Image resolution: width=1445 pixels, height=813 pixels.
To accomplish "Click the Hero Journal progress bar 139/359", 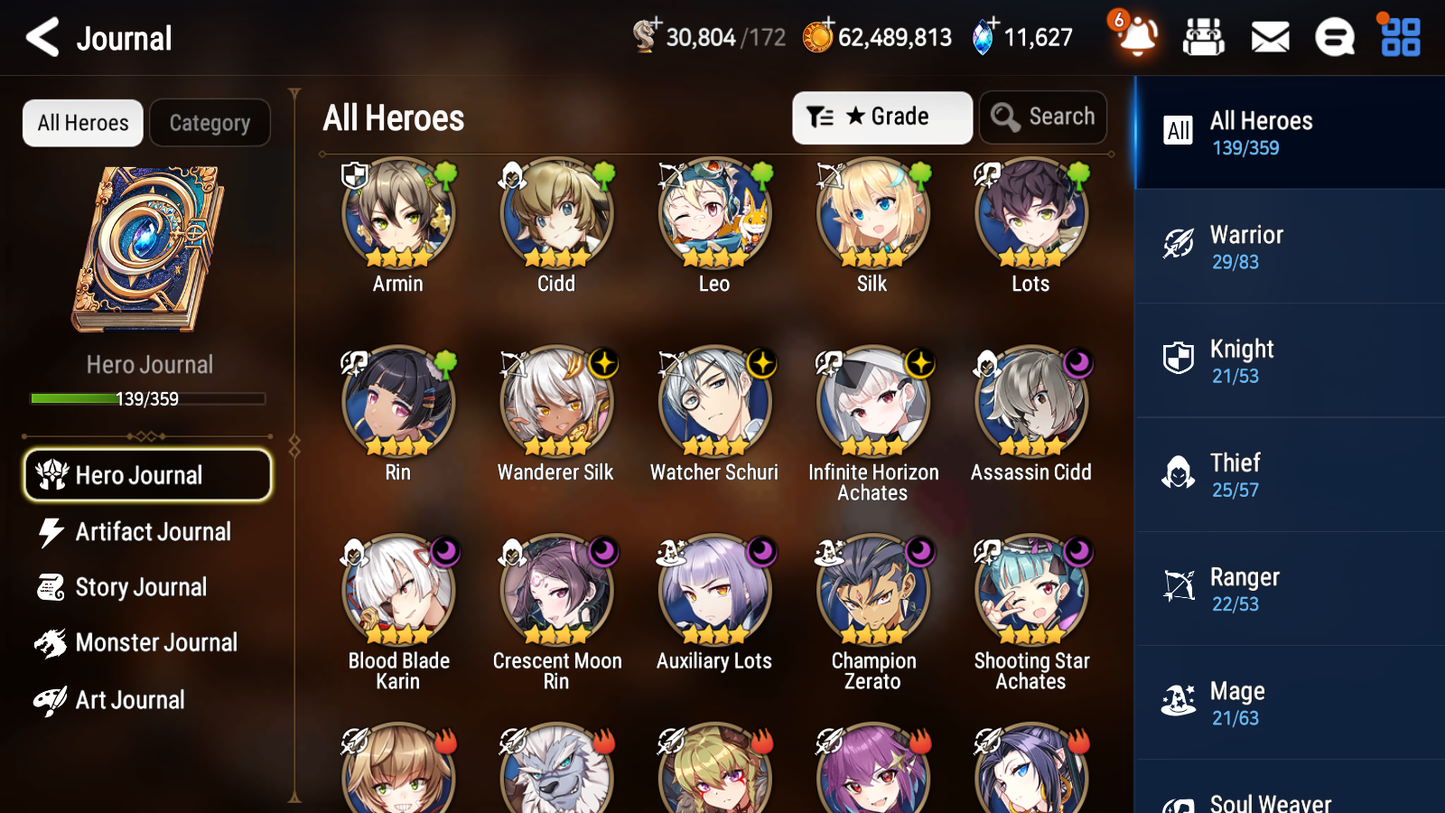I will click(148, 398).
